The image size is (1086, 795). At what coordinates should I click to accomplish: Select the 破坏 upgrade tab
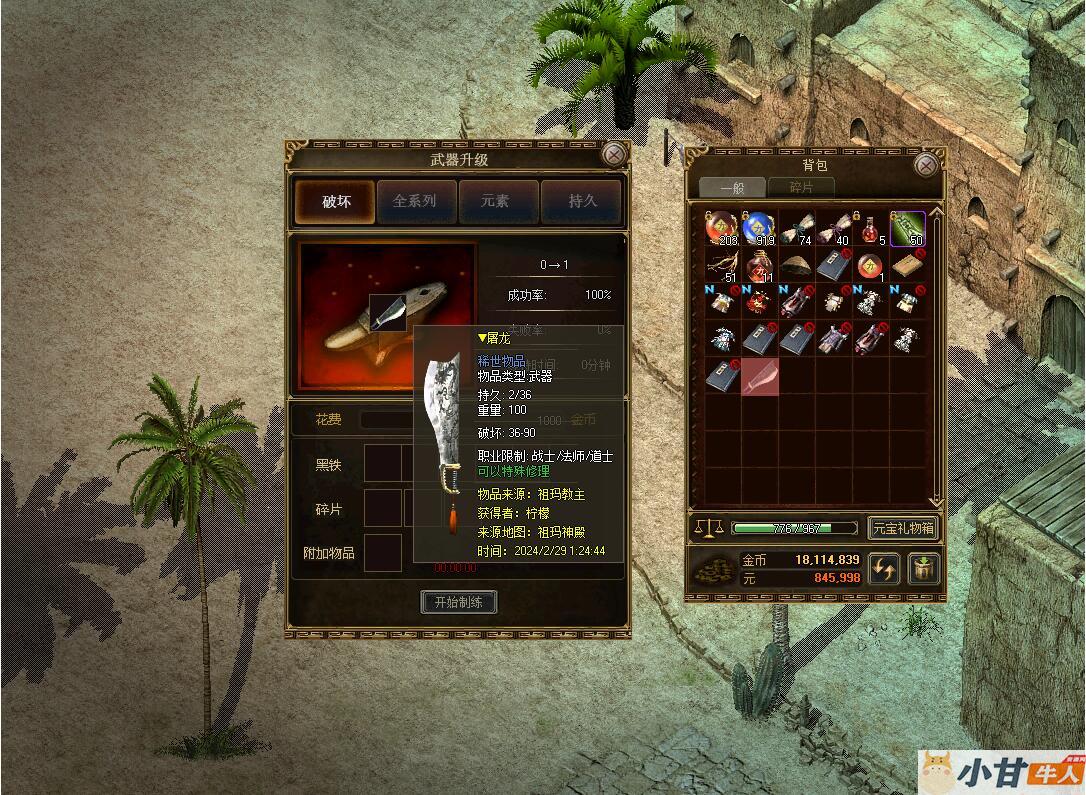tap(336, 201)
